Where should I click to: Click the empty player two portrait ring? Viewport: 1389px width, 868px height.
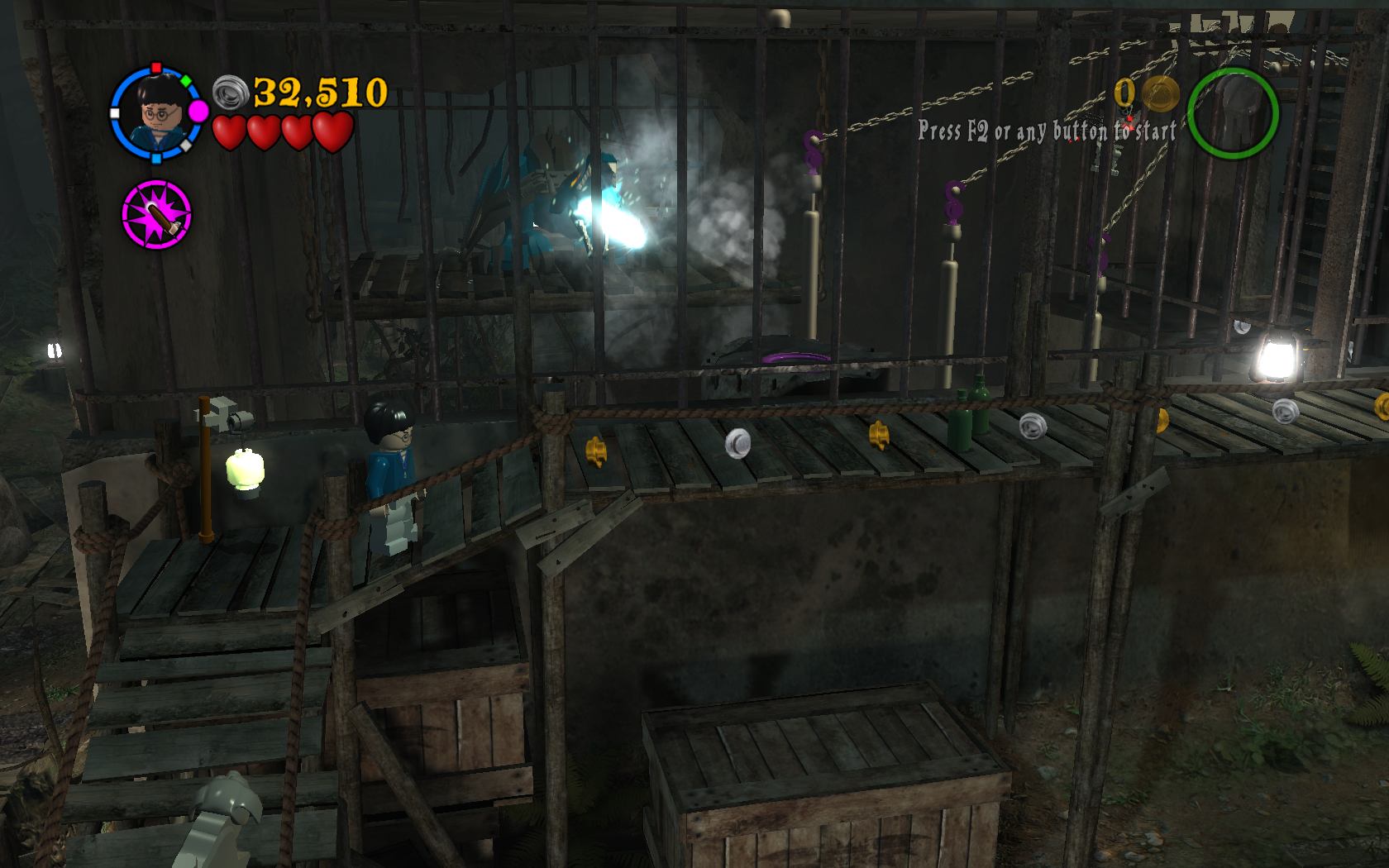tap(1232, 113)
